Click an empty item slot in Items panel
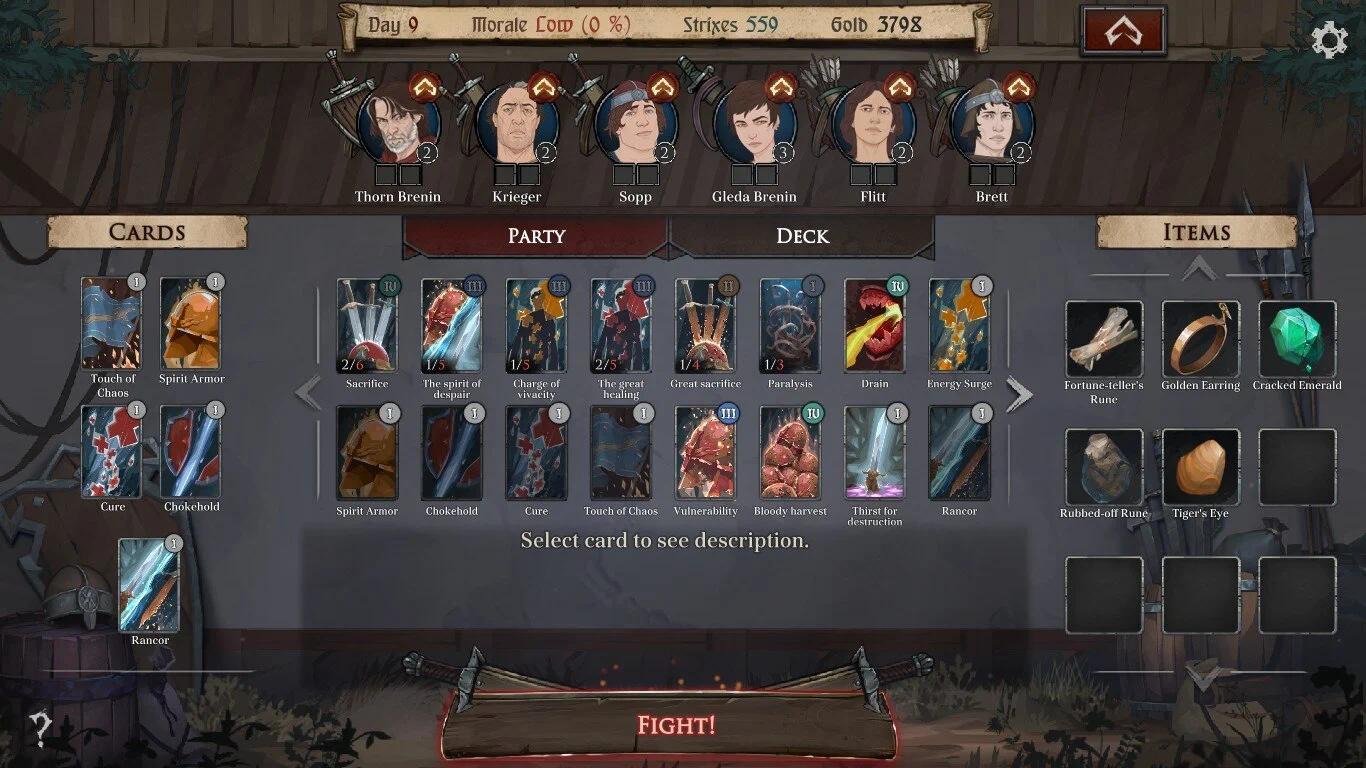Screen dimensions: 1366x768 click(1297, 465)
